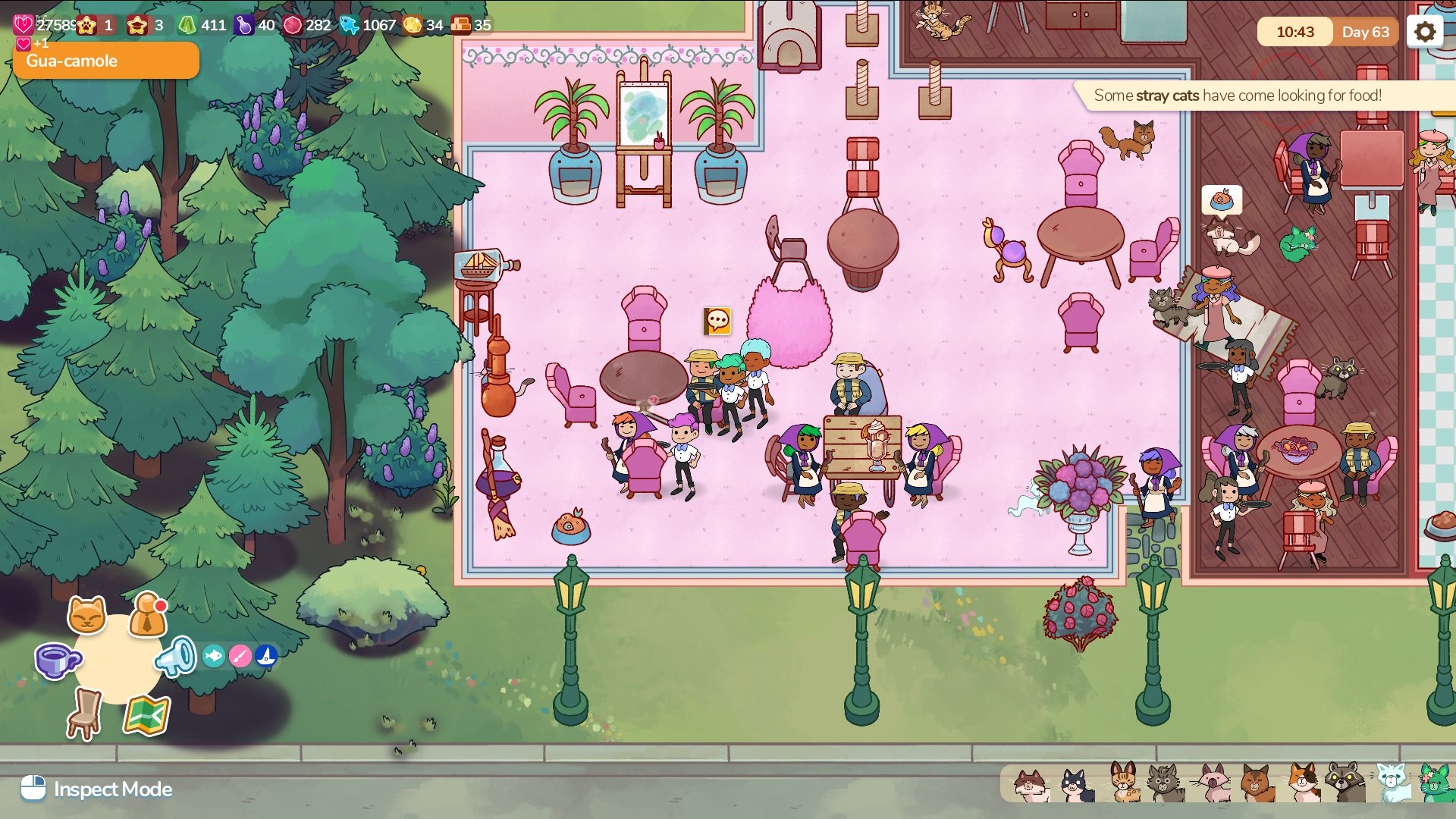The width and height of the screenshot is (1456, 819).
Task: Select the calico cat portrait
Action: click(1302, 783)
